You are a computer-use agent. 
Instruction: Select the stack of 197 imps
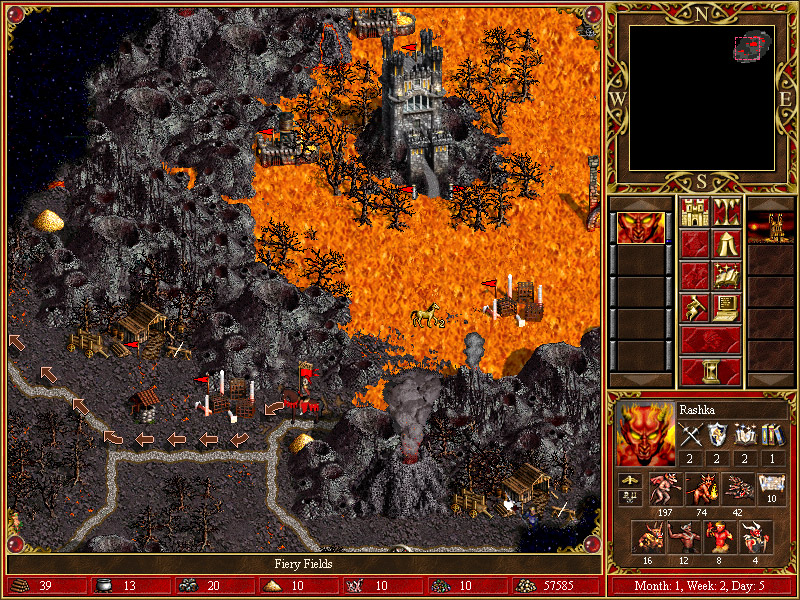[x=664, y=488]
